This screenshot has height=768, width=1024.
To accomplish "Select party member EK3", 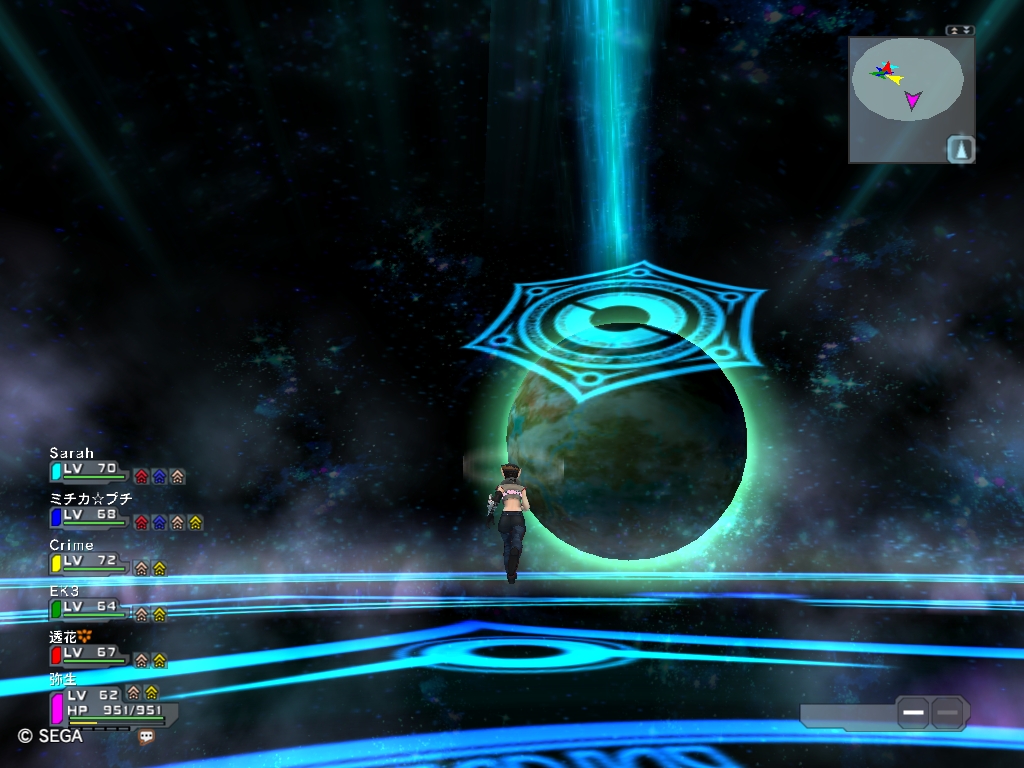I will (x=88, y=607).
